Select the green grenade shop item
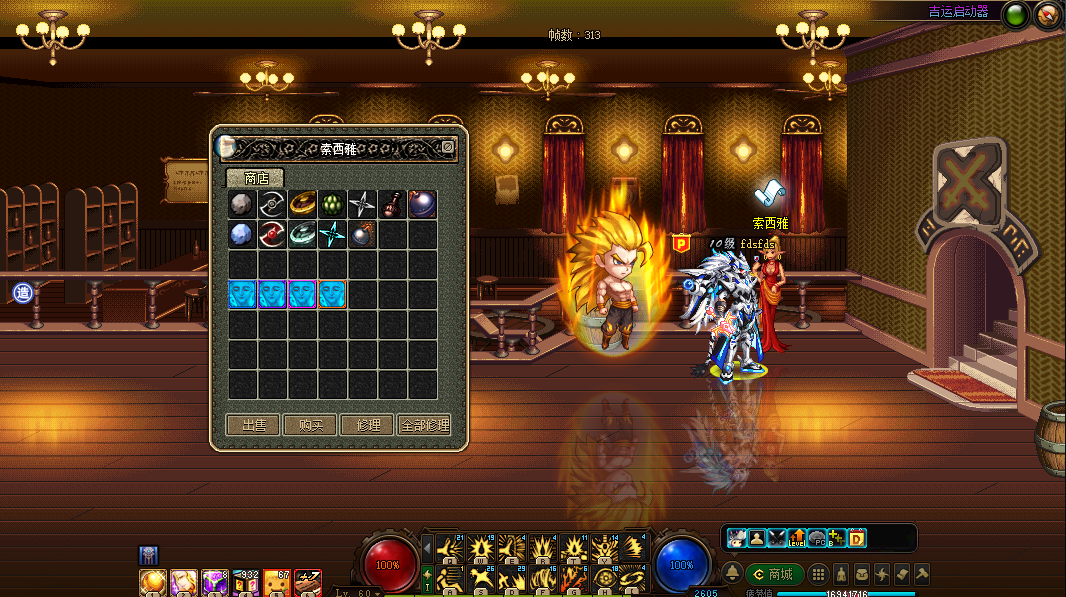This screenshot has width=1066, height=597. [333, 204]
